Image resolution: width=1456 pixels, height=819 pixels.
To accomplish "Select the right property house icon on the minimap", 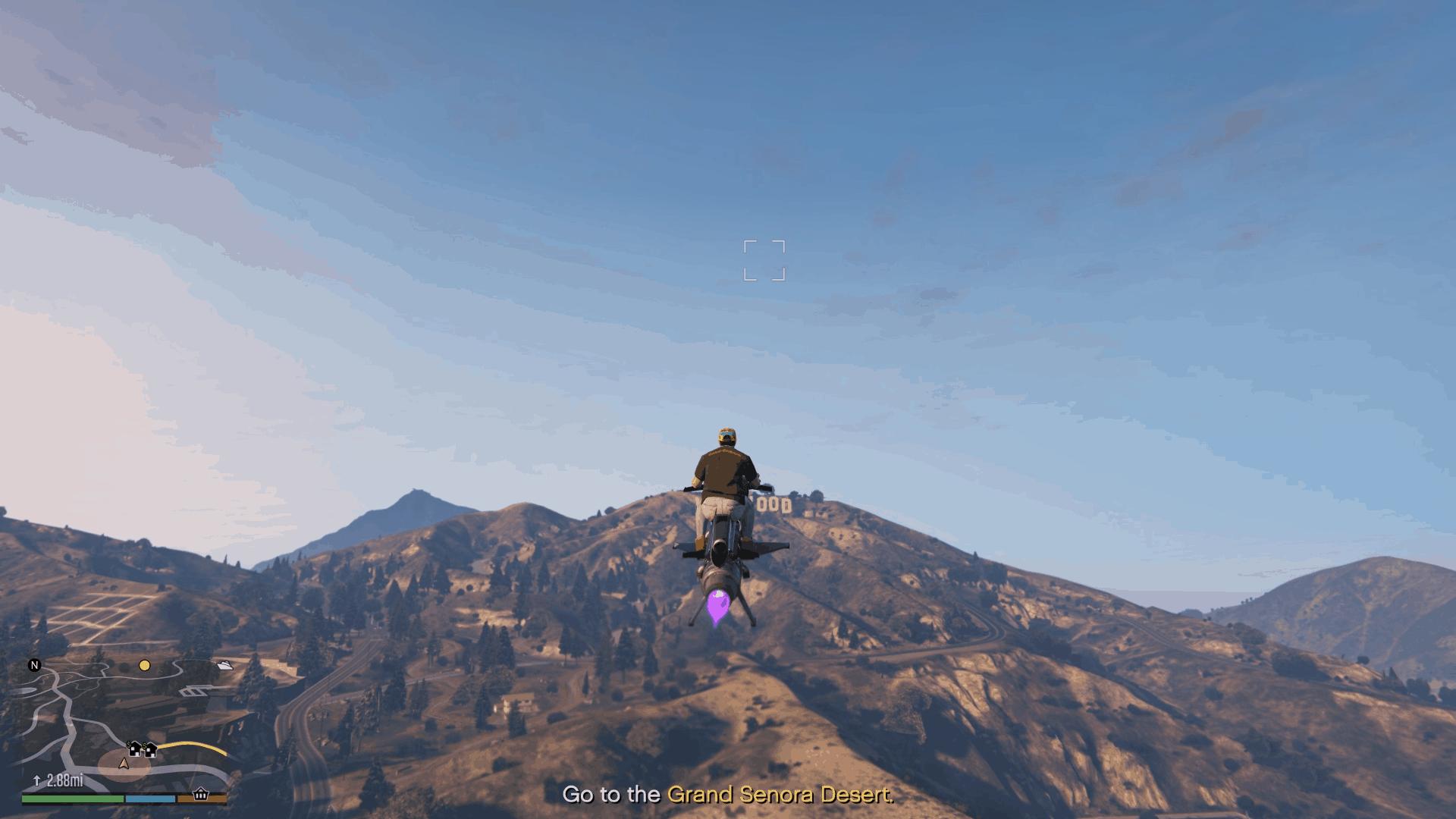I will (150, 751).
